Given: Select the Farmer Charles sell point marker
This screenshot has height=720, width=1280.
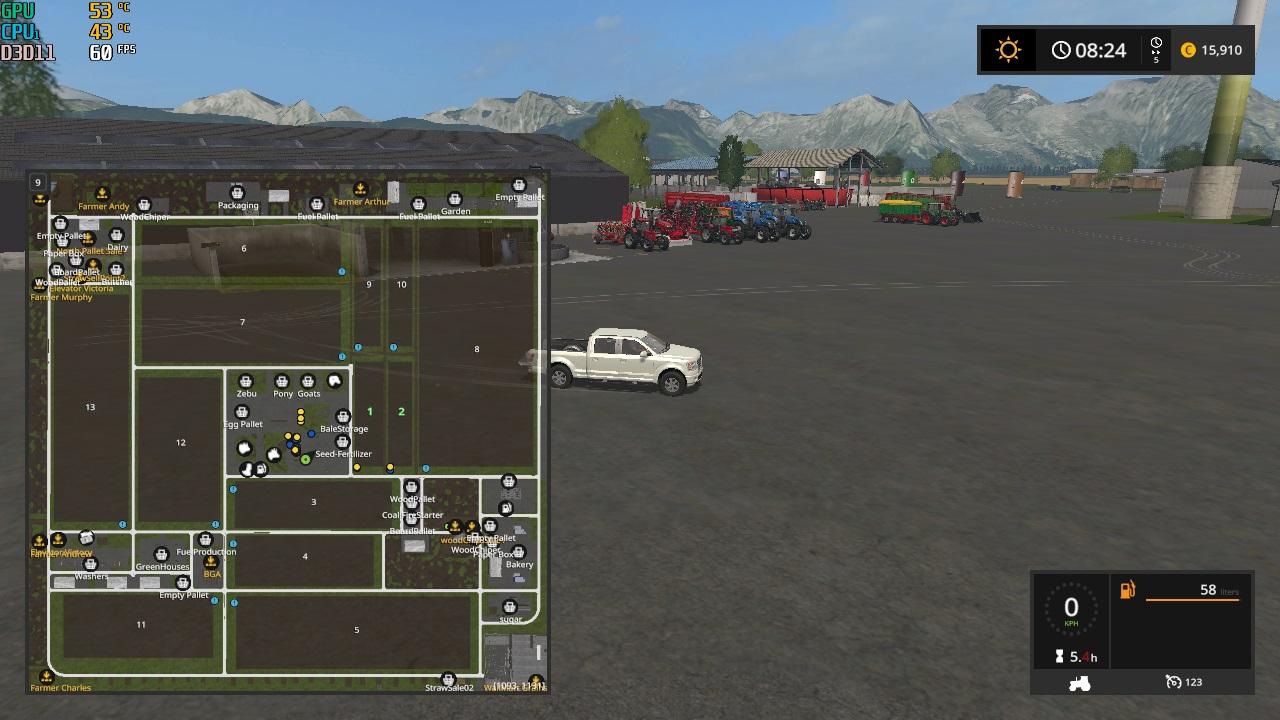Looking at the screenshot, I should 47,677.
